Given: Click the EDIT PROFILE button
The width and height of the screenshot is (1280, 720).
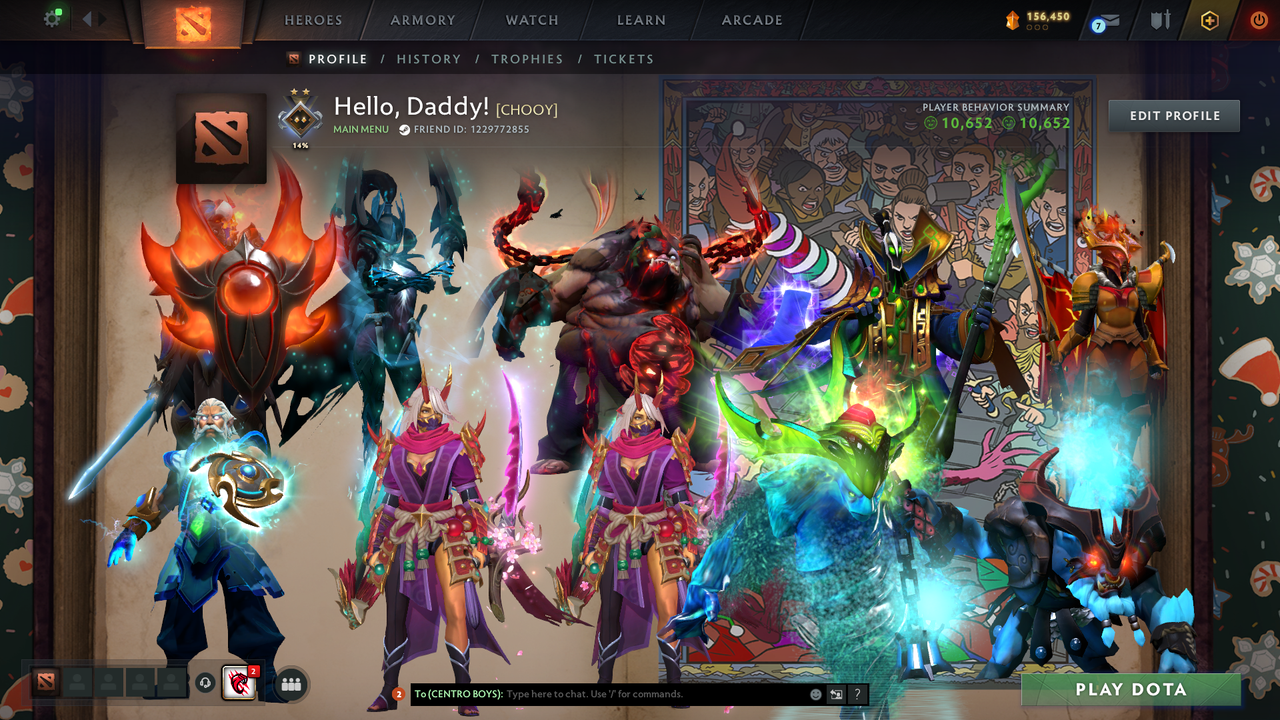Looking at the screenshot, I should click(x=1173, y=115).
